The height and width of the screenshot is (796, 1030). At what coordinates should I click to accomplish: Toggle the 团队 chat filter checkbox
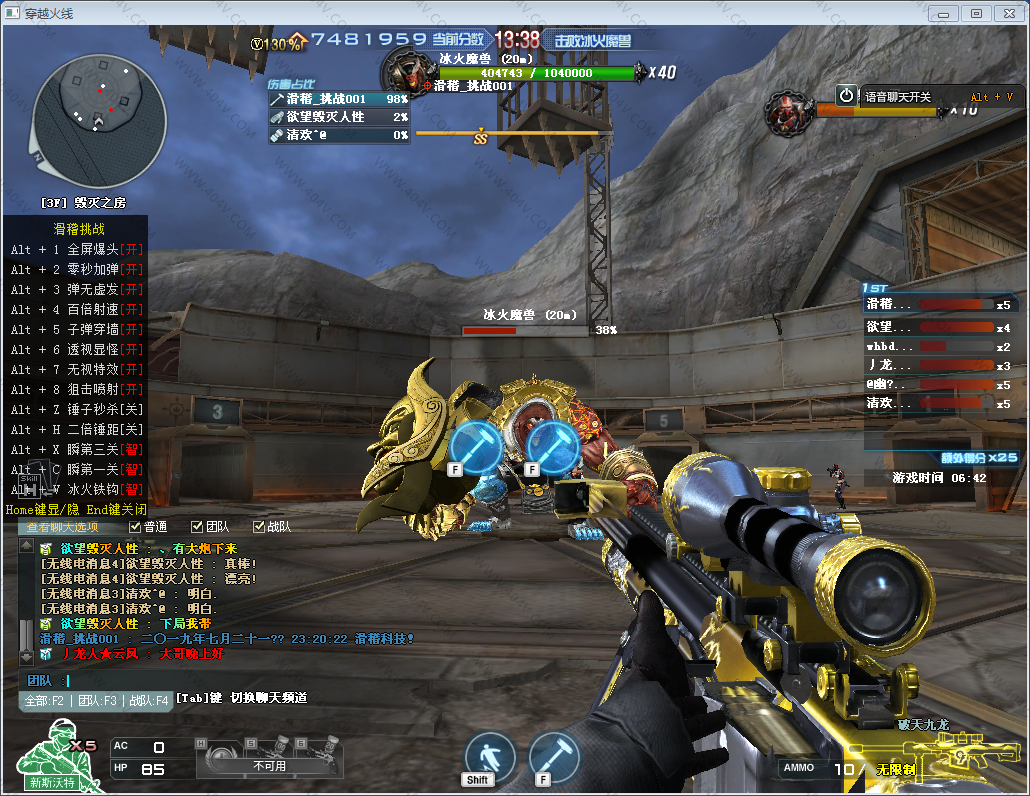[197, 527]
